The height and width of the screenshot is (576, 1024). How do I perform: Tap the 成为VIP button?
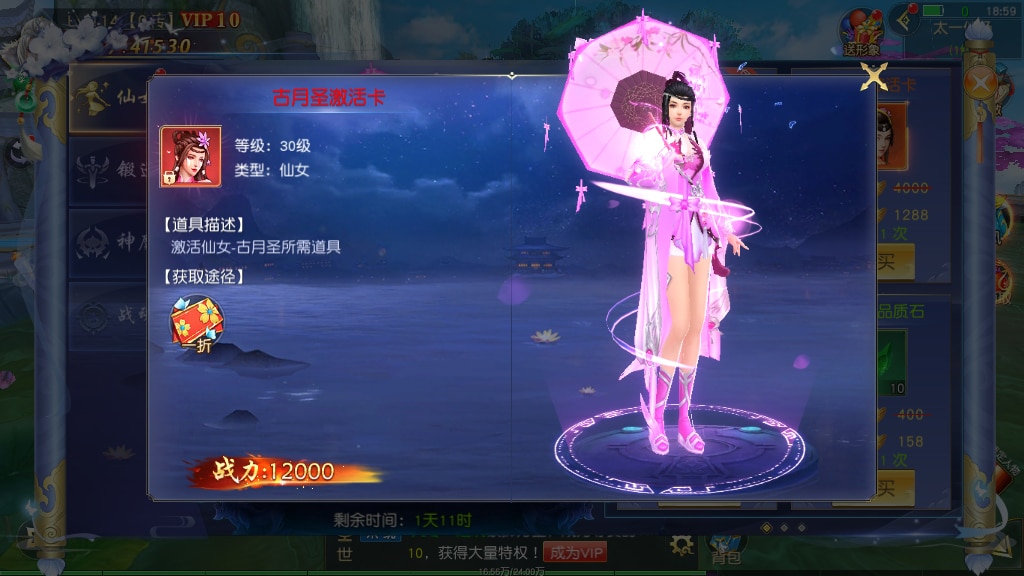pyautogui.click(x=578, y=552)
